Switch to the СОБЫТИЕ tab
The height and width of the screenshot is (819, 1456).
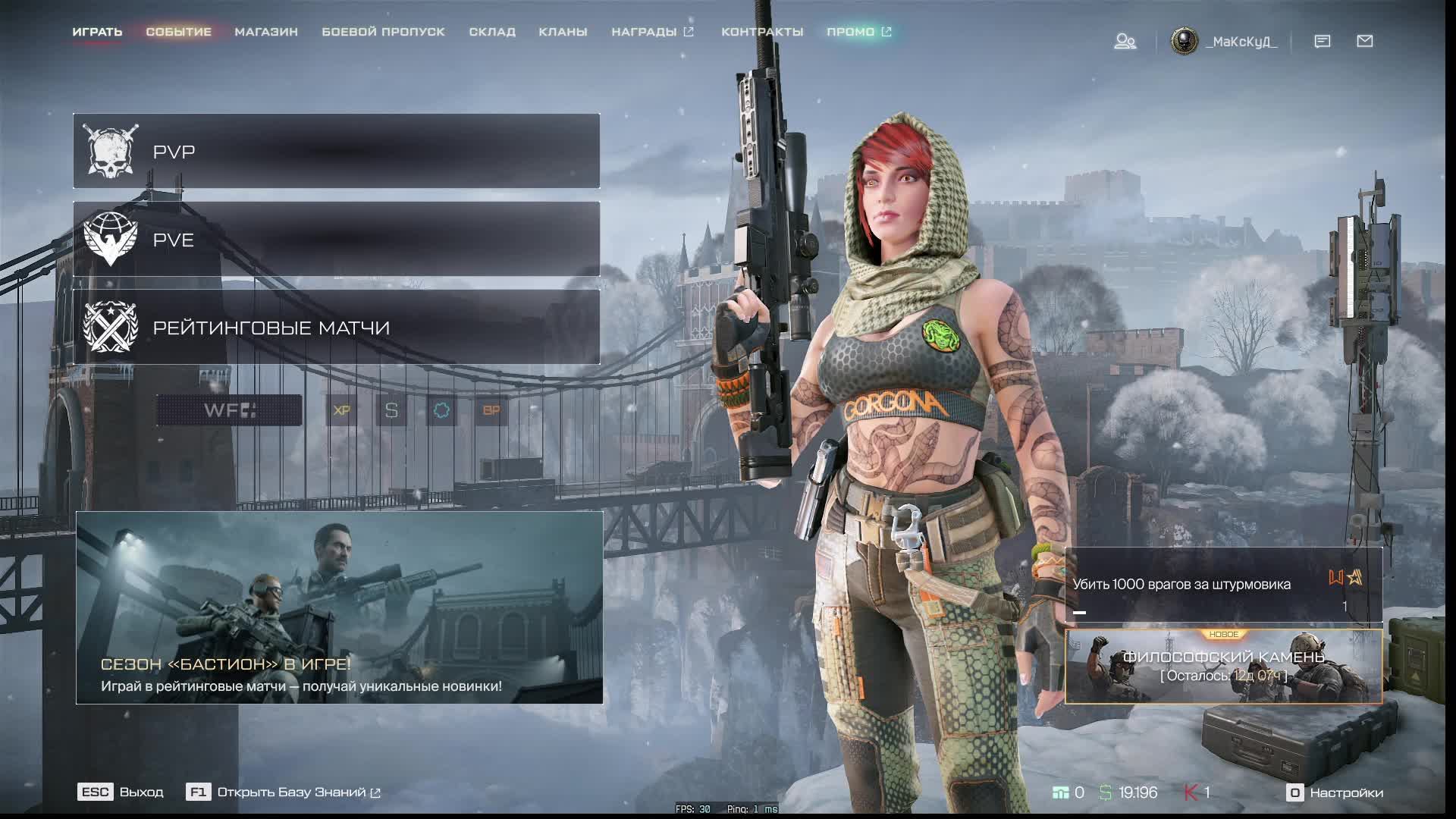coord(178,32)
